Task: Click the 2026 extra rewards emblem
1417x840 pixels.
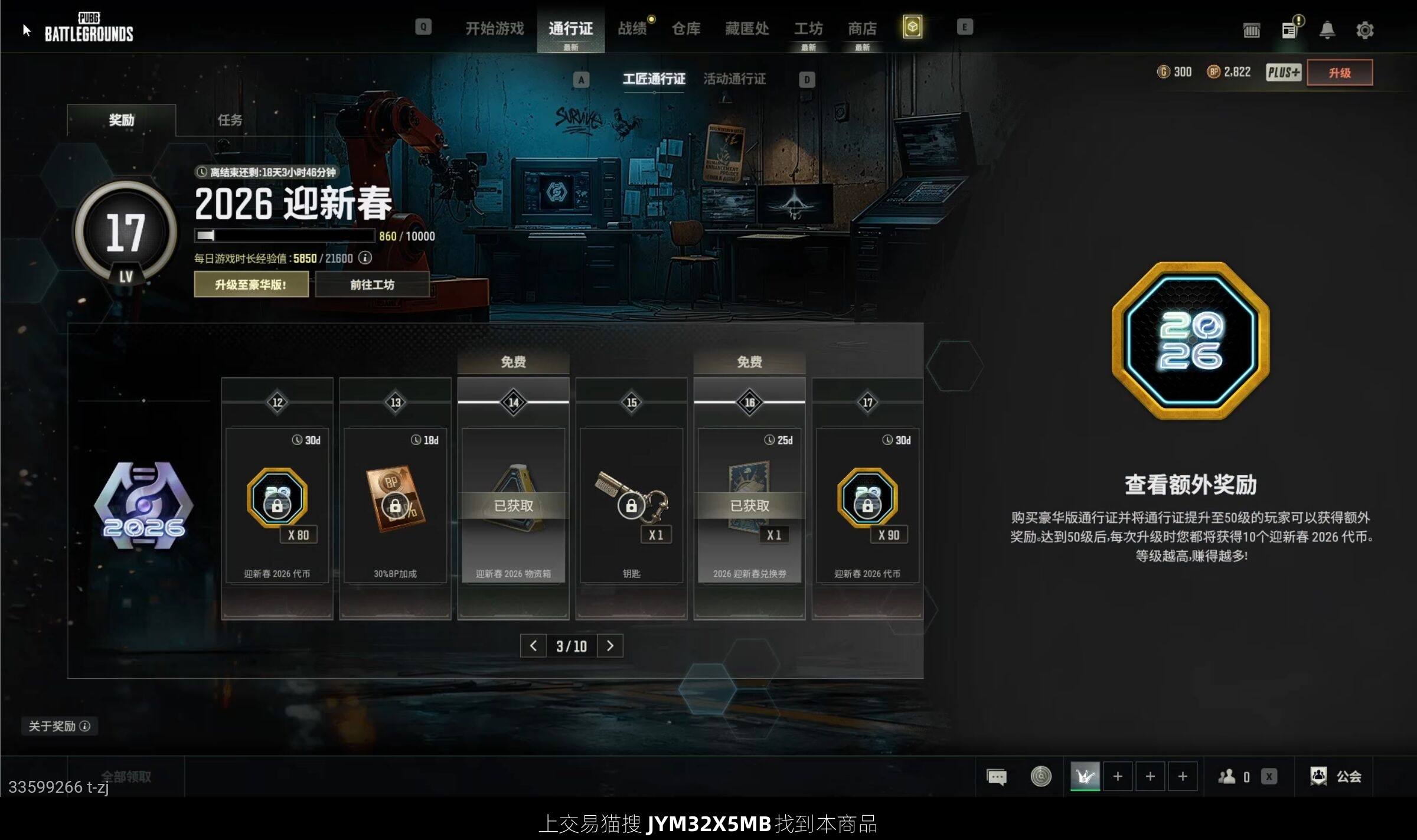Action: point(1190,341)
